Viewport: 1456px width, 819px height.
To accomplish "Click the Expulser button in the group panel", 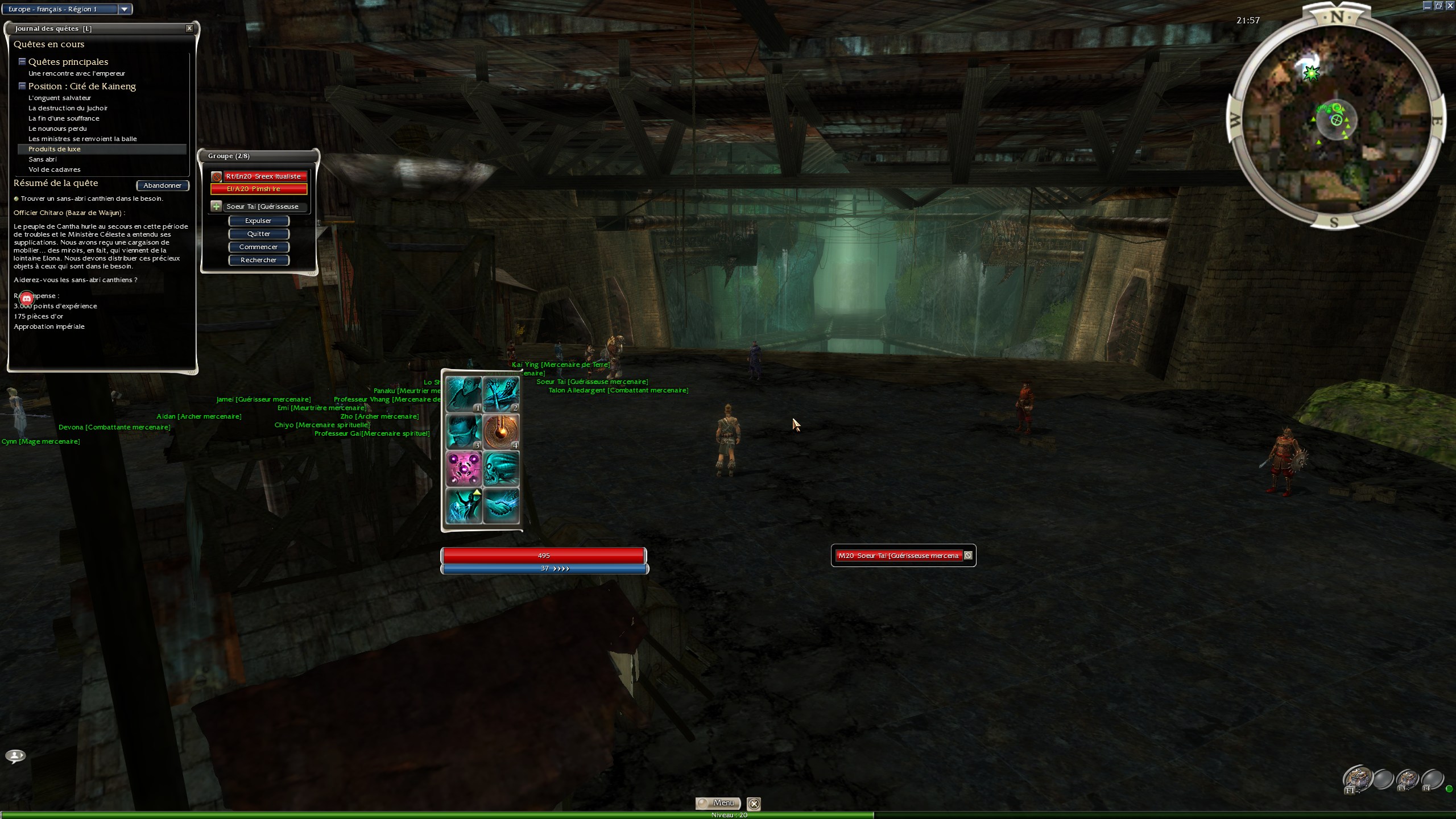I will pyautogui.click(x=258, y=221).
